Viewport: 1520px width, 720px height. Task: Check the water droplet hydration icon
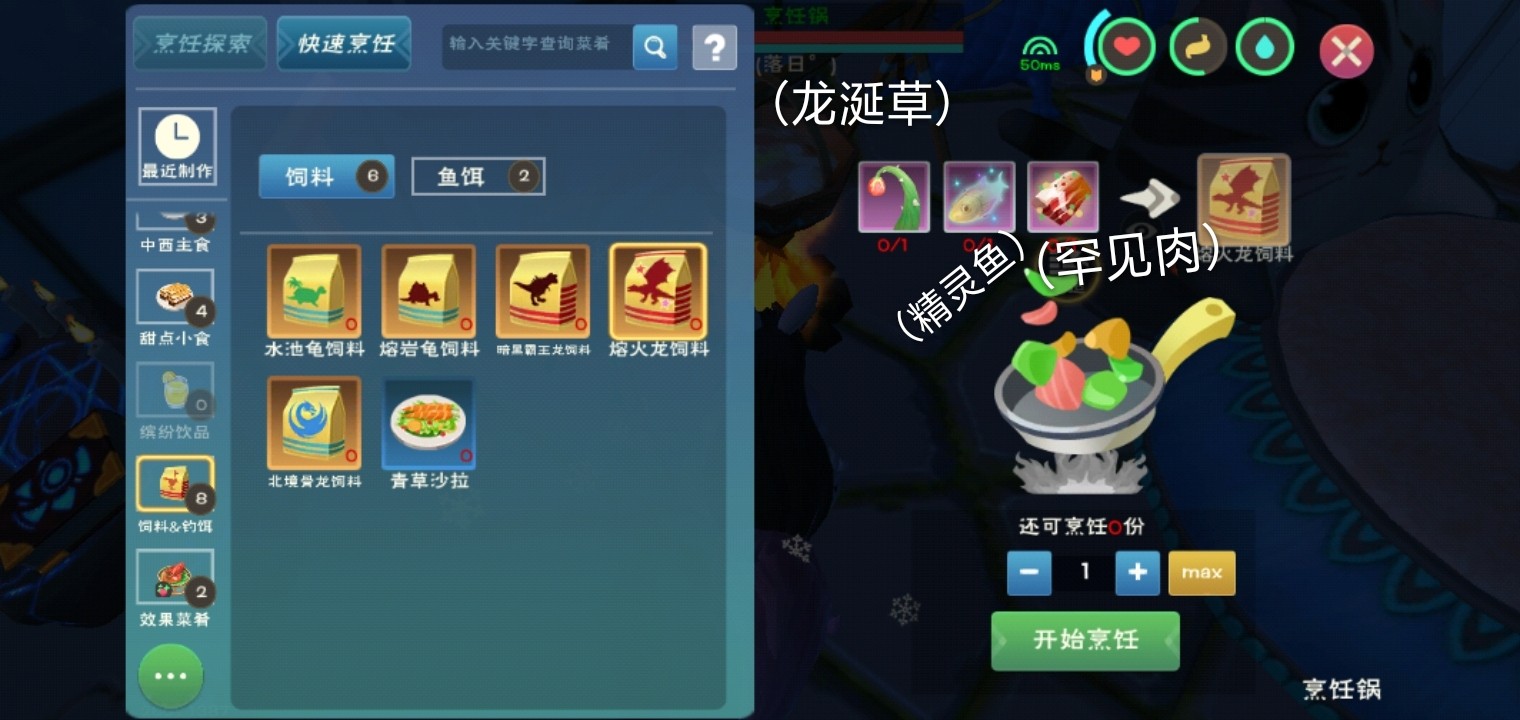(1265, 47)
